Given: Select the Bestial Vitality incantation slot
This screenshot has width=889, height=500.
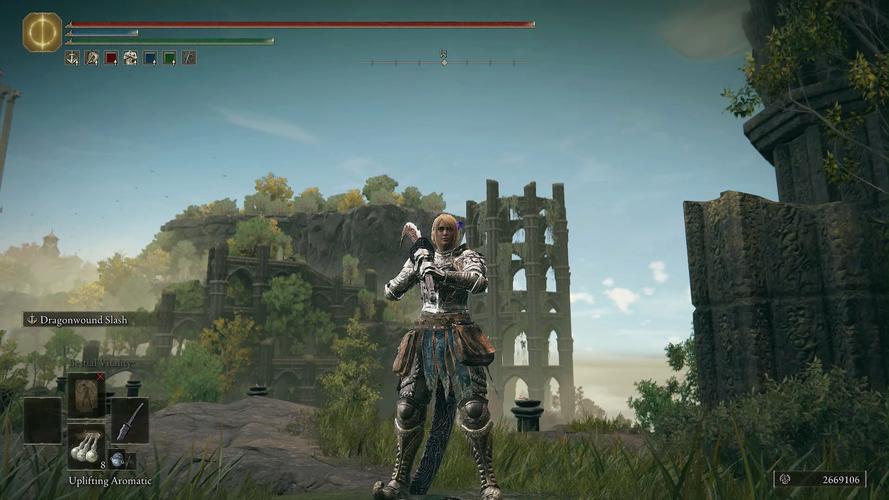Looking at the screenshot, I should (x=86, y=394).
